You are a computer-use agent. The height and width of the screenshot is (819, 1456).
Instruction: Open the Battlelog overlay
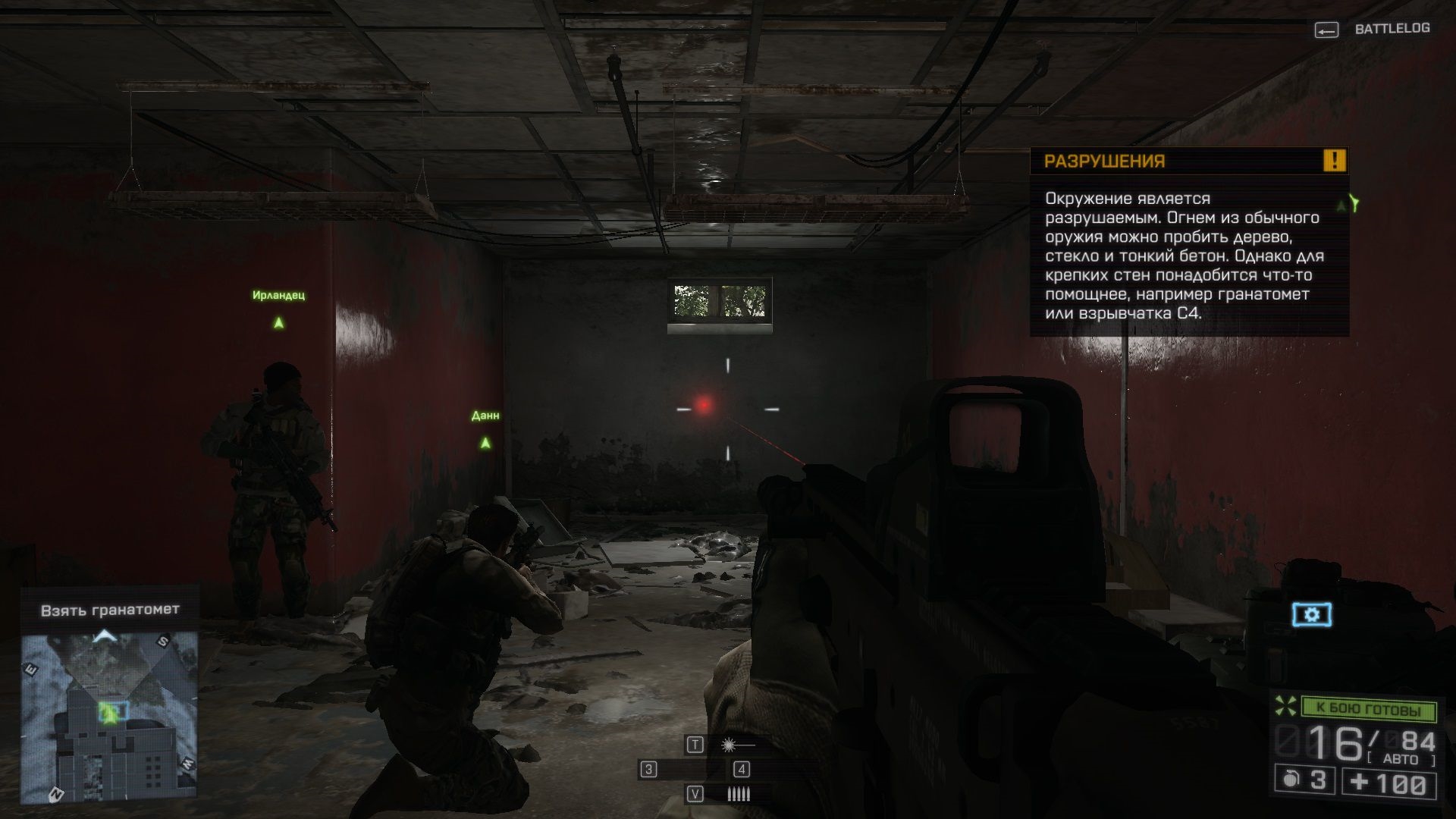coord(1372,30)
